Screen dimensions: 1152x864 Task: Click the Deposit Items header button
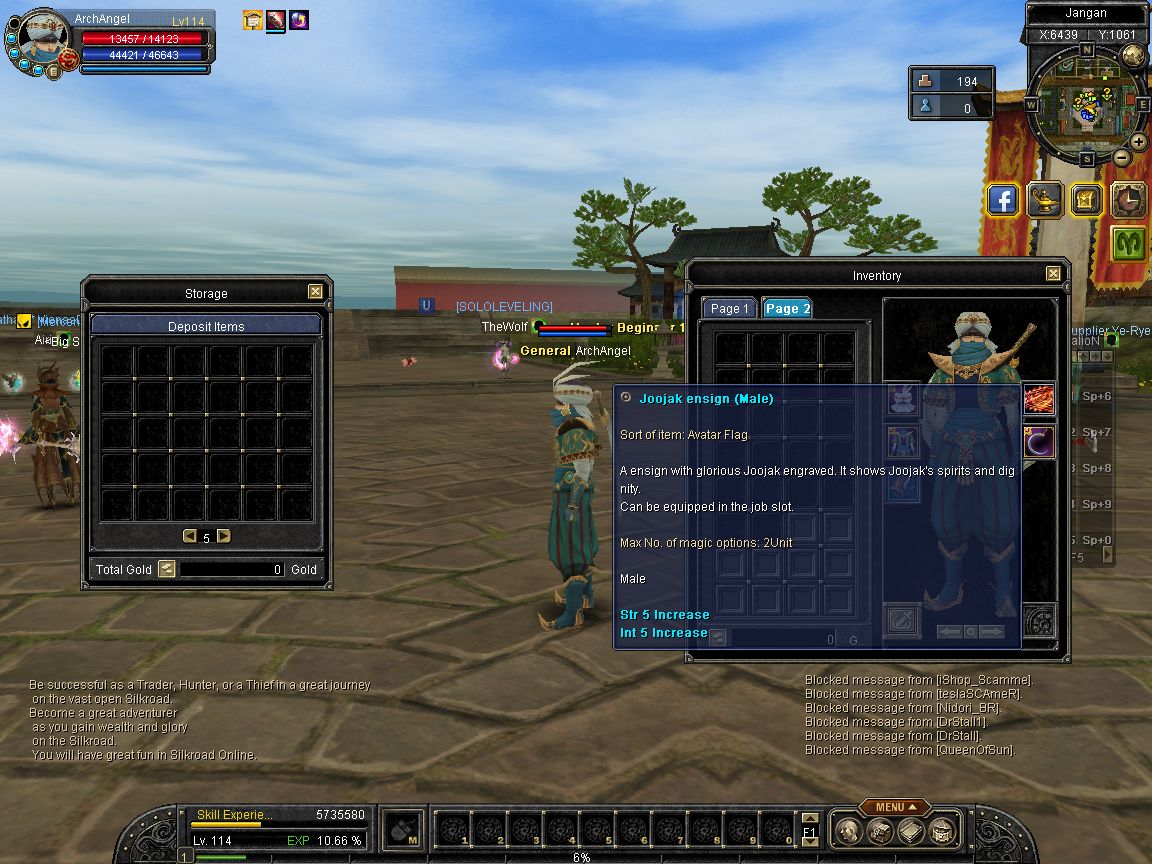point(206,326)
